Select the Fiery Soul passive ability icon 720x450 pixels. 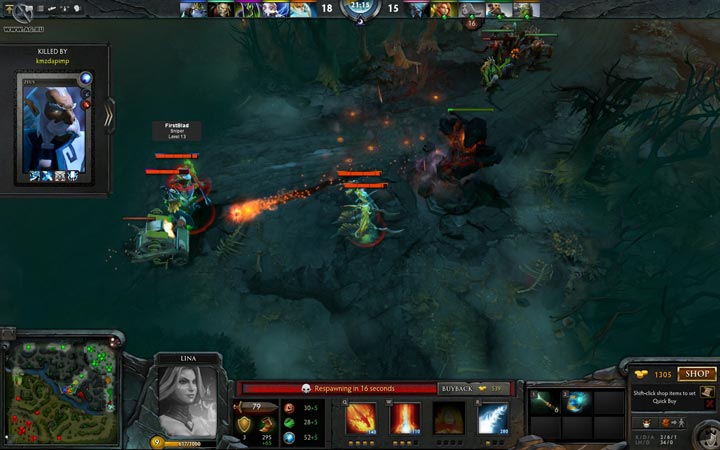click(448, 417)
